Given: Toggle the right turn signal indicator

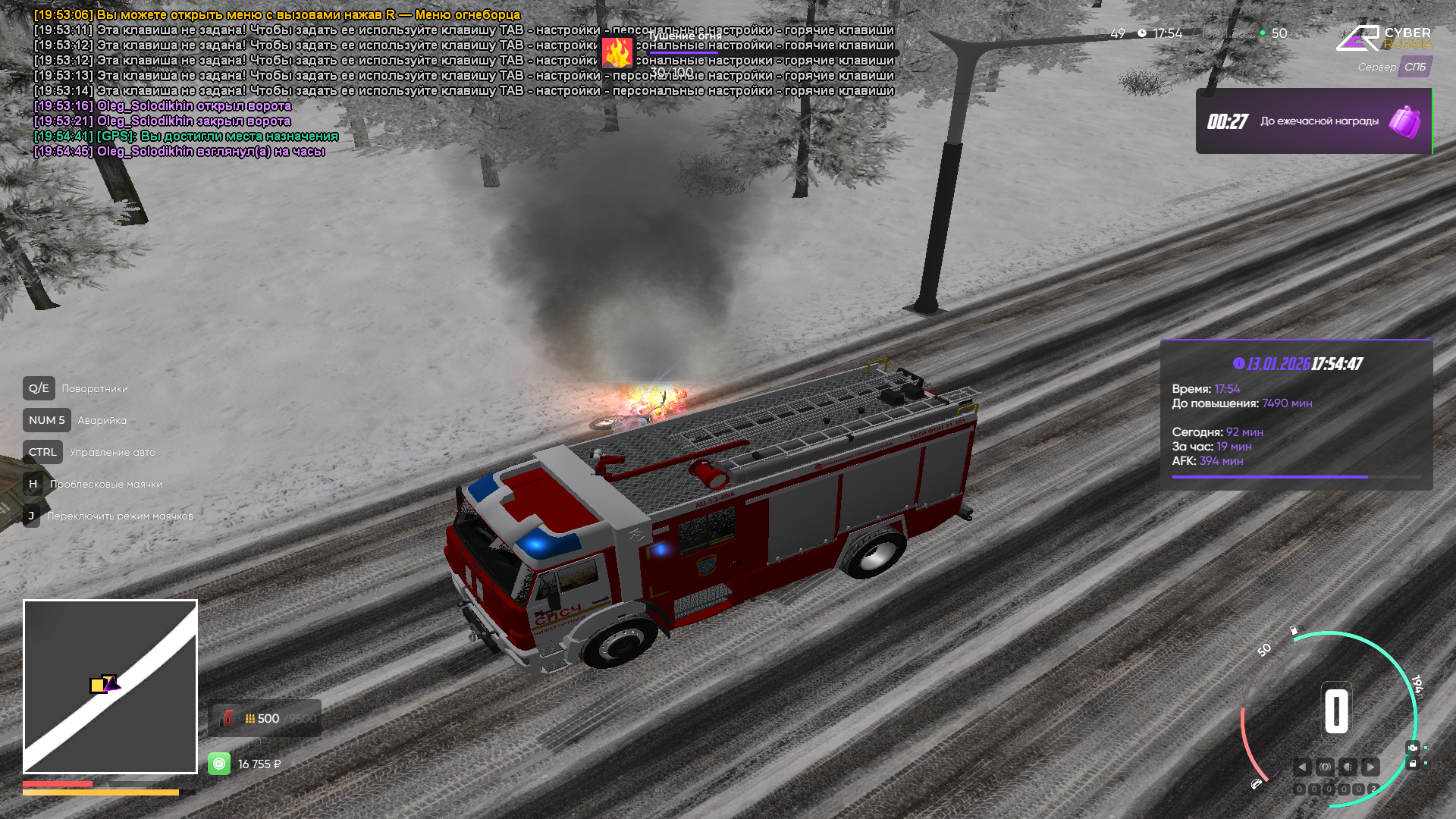Looking at the screenshot, I should 1370,767.
